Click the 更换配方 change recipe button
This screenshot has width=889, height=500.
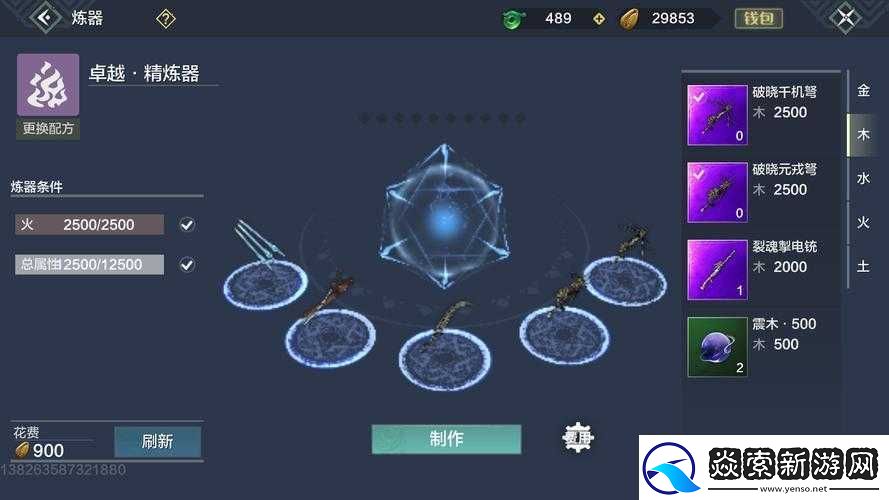pos(48,128)
